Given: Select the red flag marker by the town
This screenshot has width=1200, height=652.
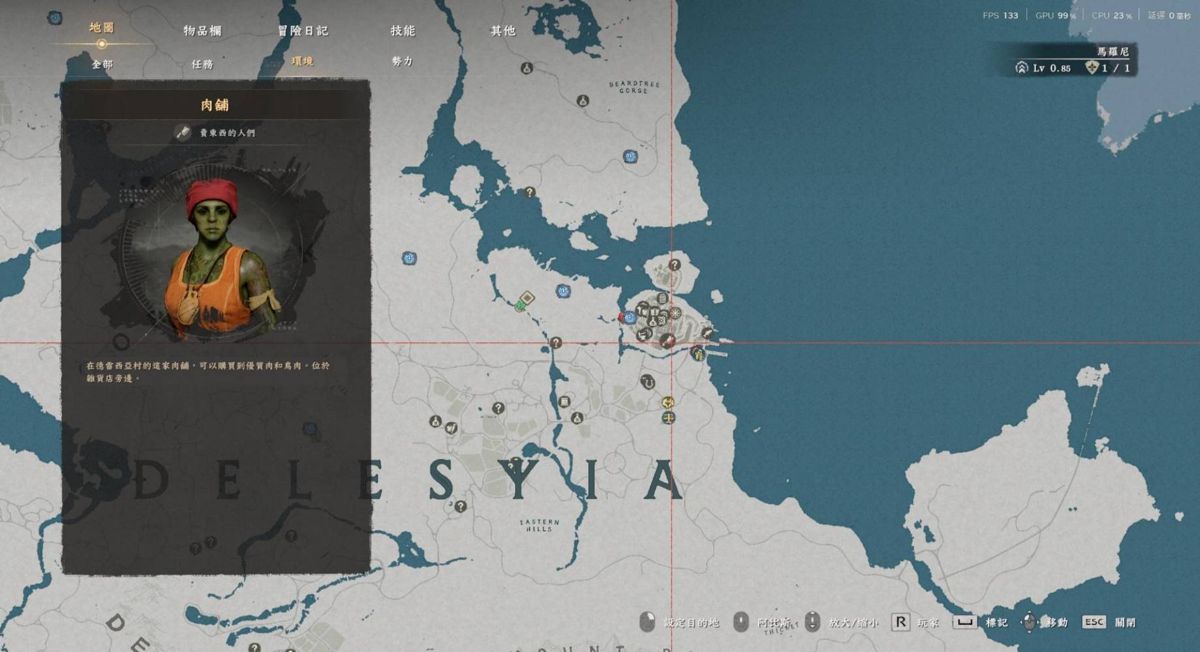Looking at the screenshot, I should (x=621, y=317).
